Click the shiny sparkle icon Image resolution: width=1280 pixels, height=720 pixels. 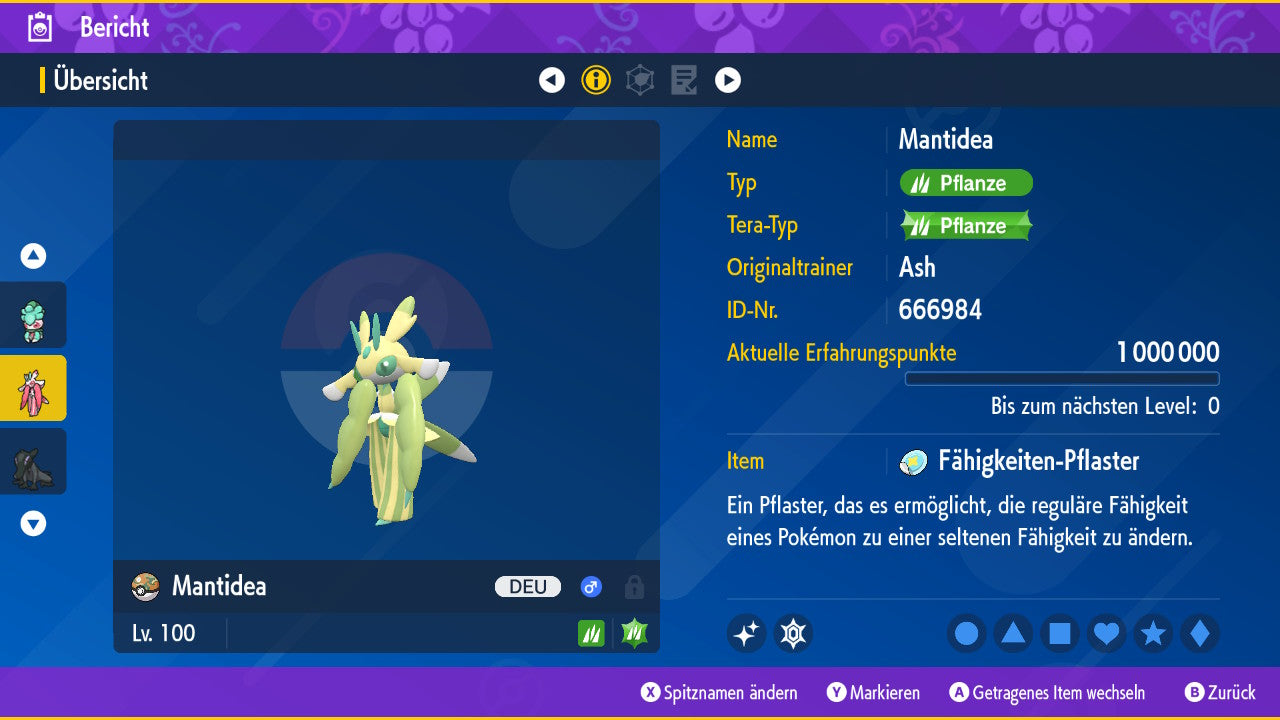tap(746, 634)
